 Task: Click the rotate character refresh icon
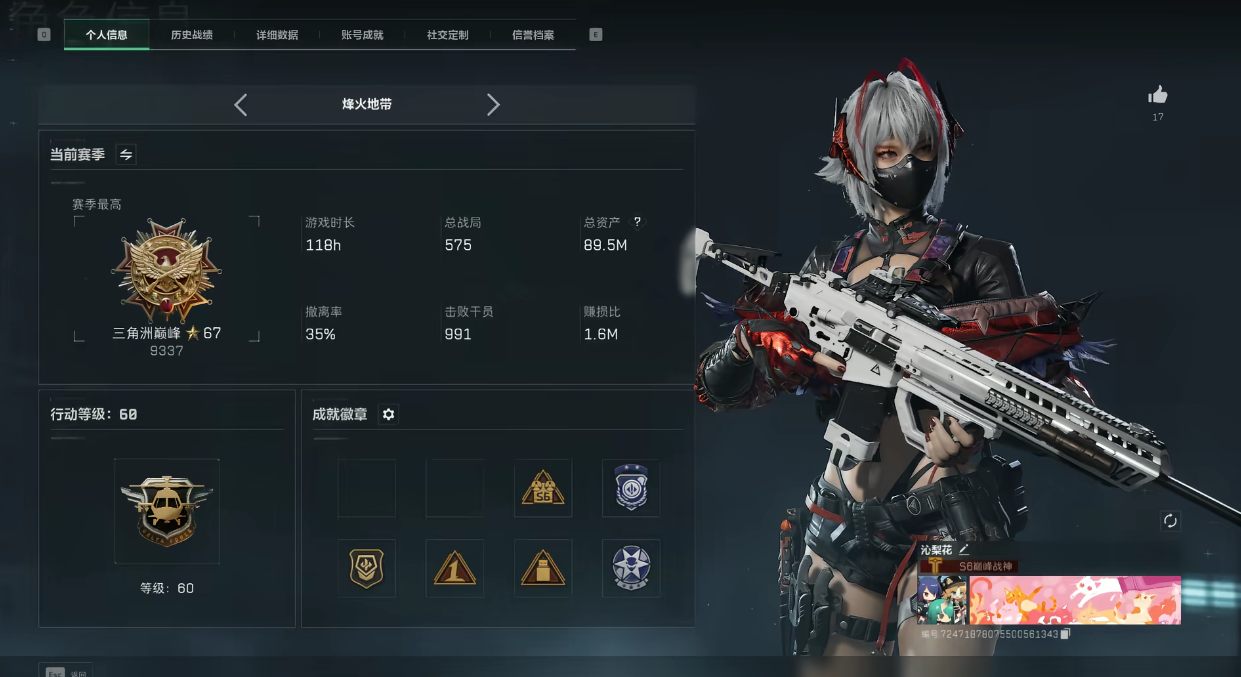click(1170, 521)
